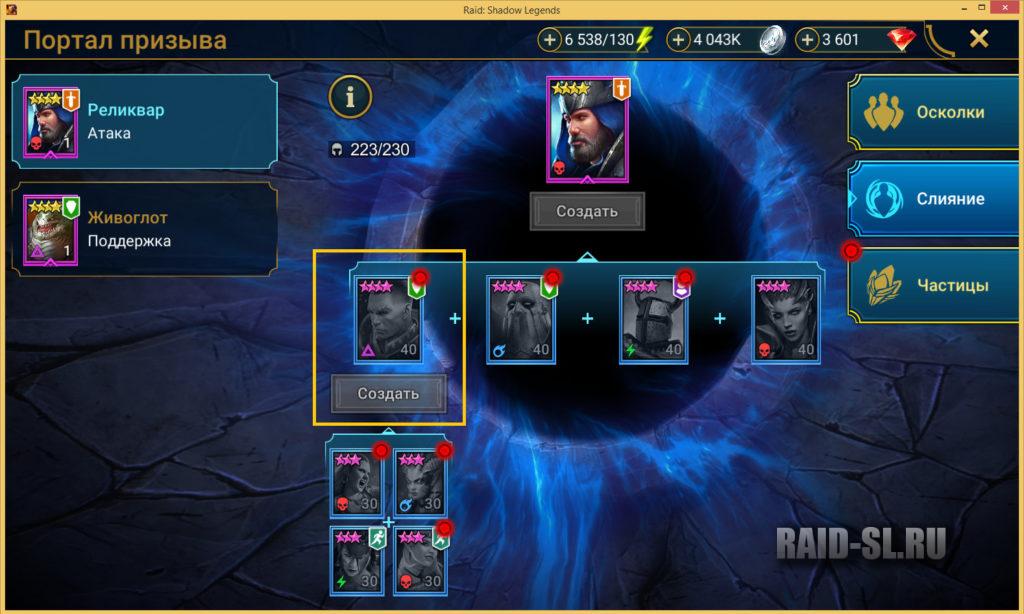Select the helmeted knight ingredient champion
Screen dimensions: 1024x614
coord(653,320)
